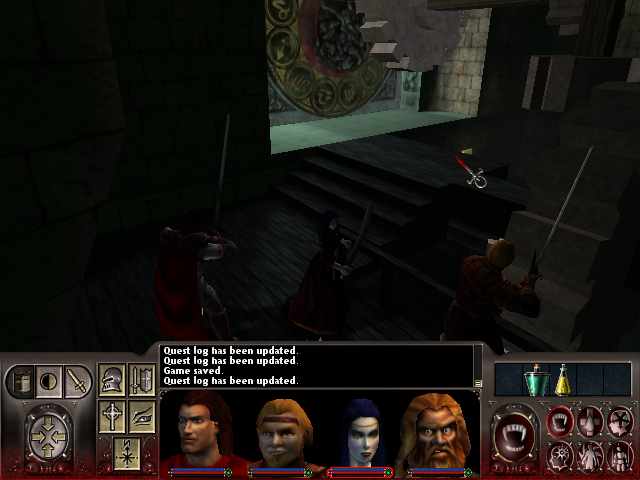Screen dimensions: 640x480
Task: Expand the message log with the small button
Action: pos(479,382)
